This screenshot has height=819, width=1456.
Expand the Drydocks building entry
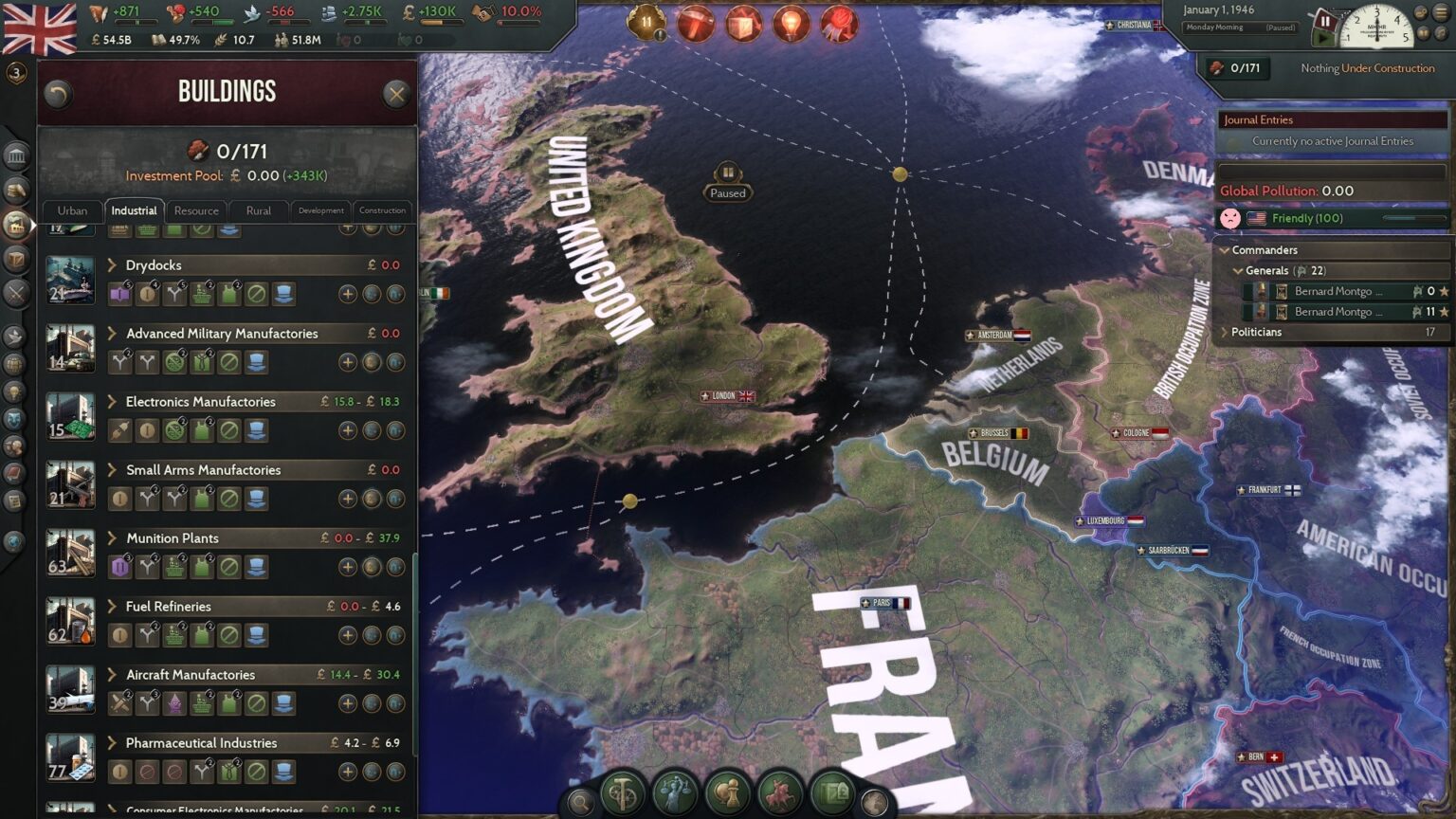point(113,265)
